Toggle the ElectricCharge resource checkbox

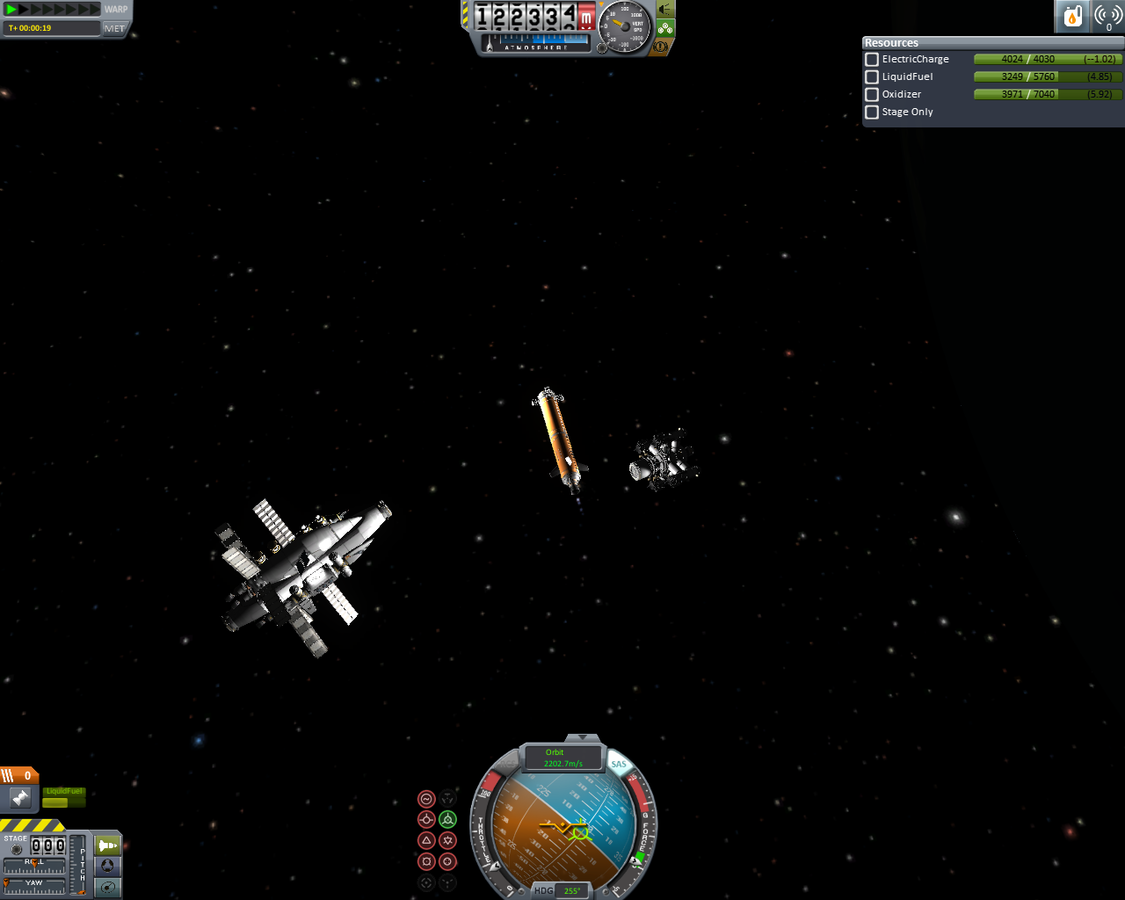pos(872,60)
